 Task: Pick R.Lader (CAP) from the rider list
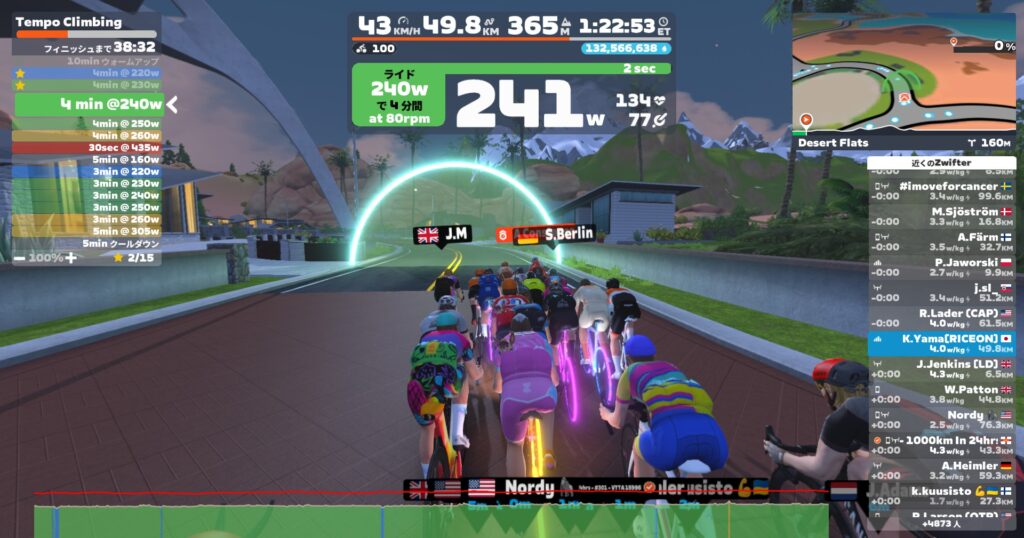[940, 318]
